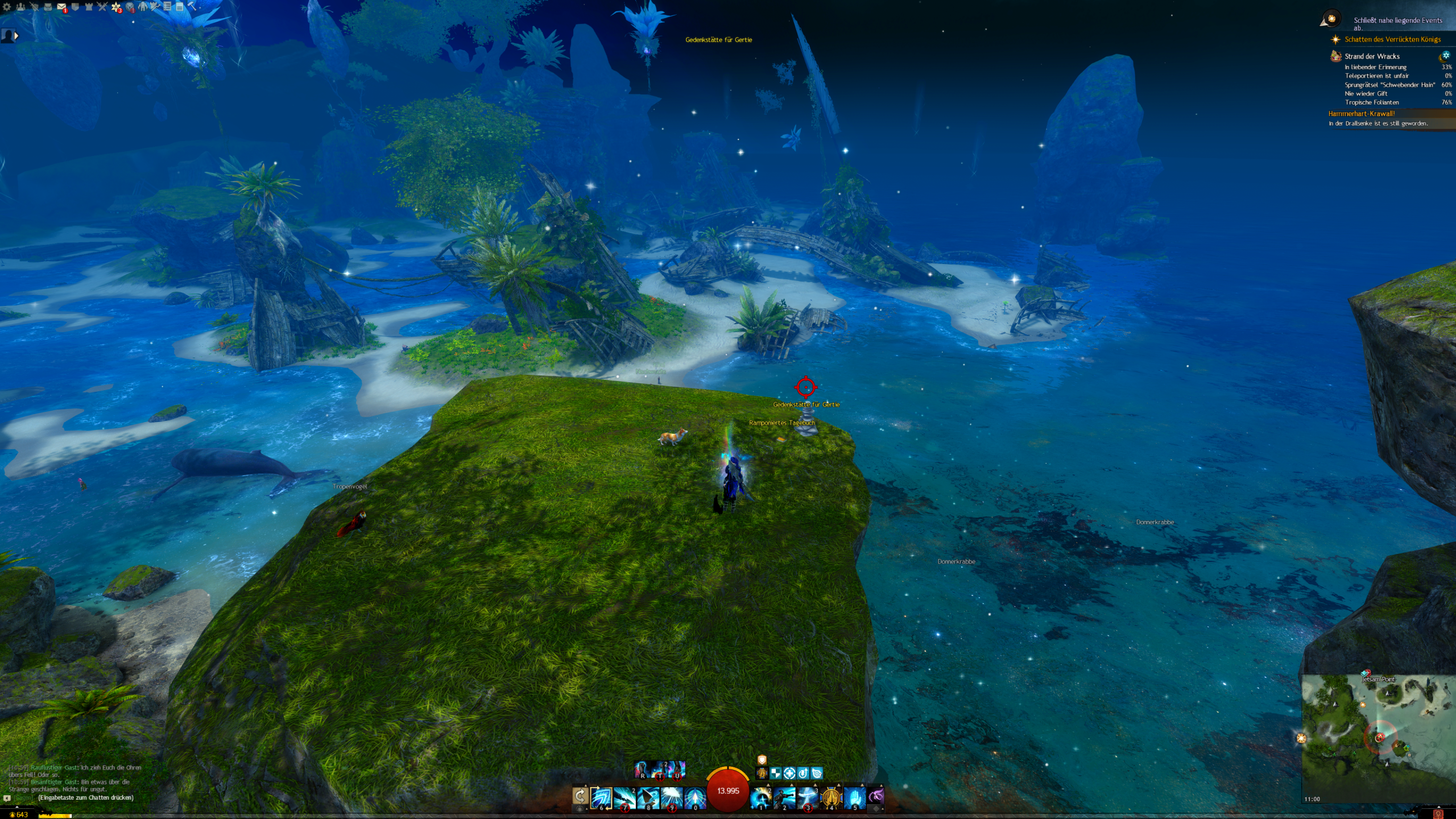
Task: Click the weapon swap arrows button
Action: click(x=580, y=796)
